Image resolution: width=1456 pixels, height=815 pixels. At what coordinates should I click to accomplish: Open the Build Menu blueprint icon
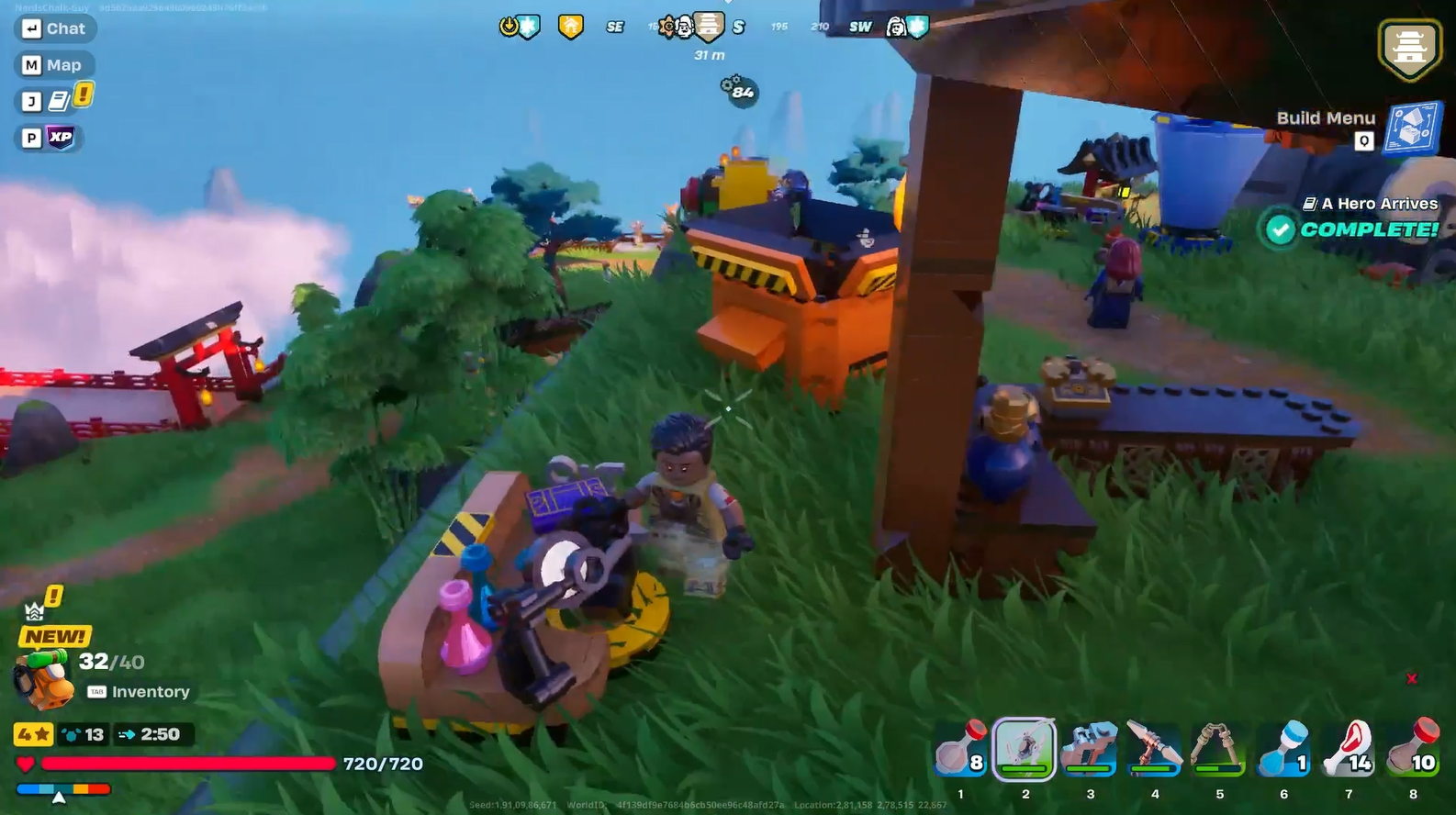click(1414, 129)
